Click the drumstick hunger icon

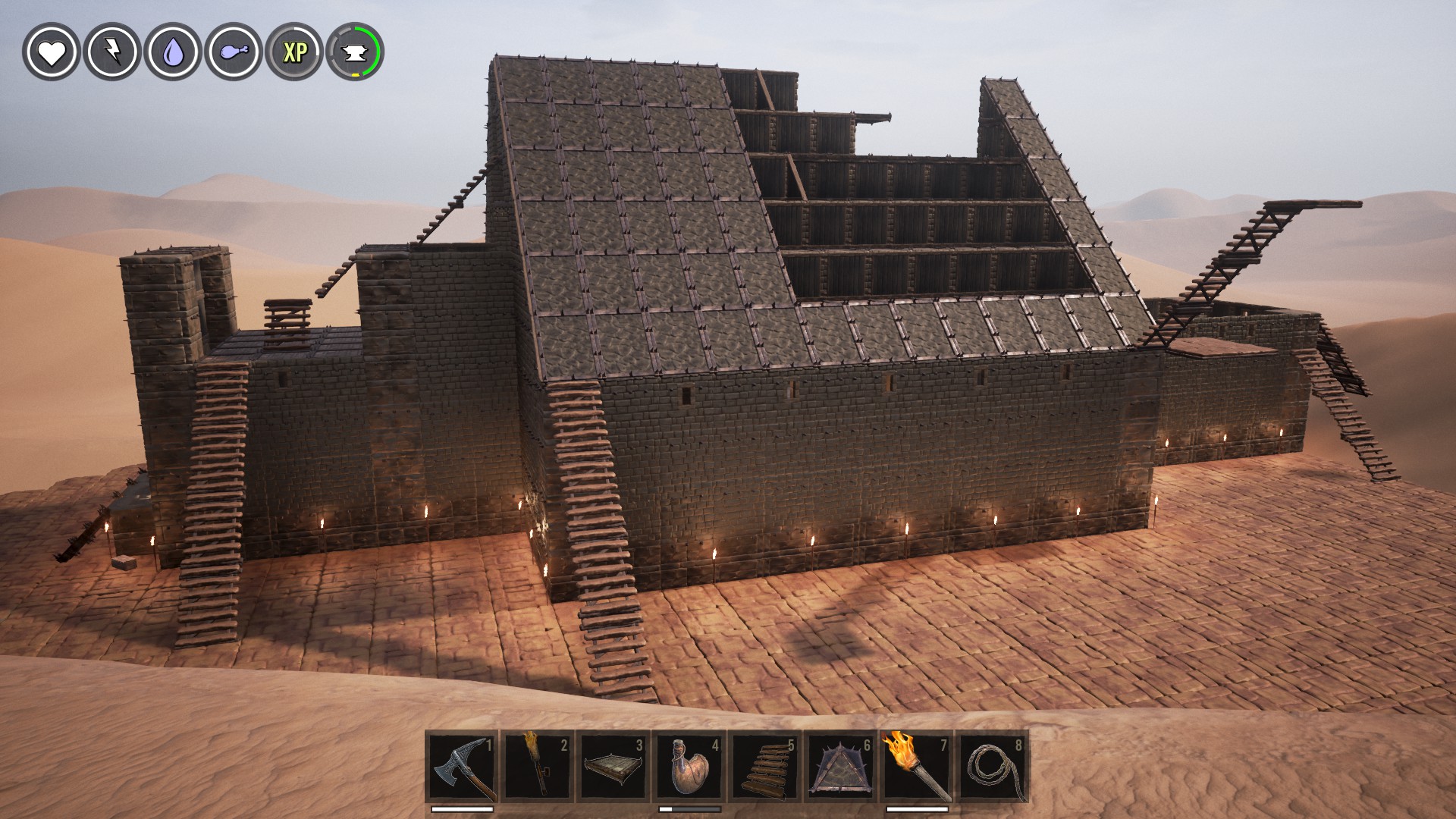pyautogui.click(x=233, y=52)
